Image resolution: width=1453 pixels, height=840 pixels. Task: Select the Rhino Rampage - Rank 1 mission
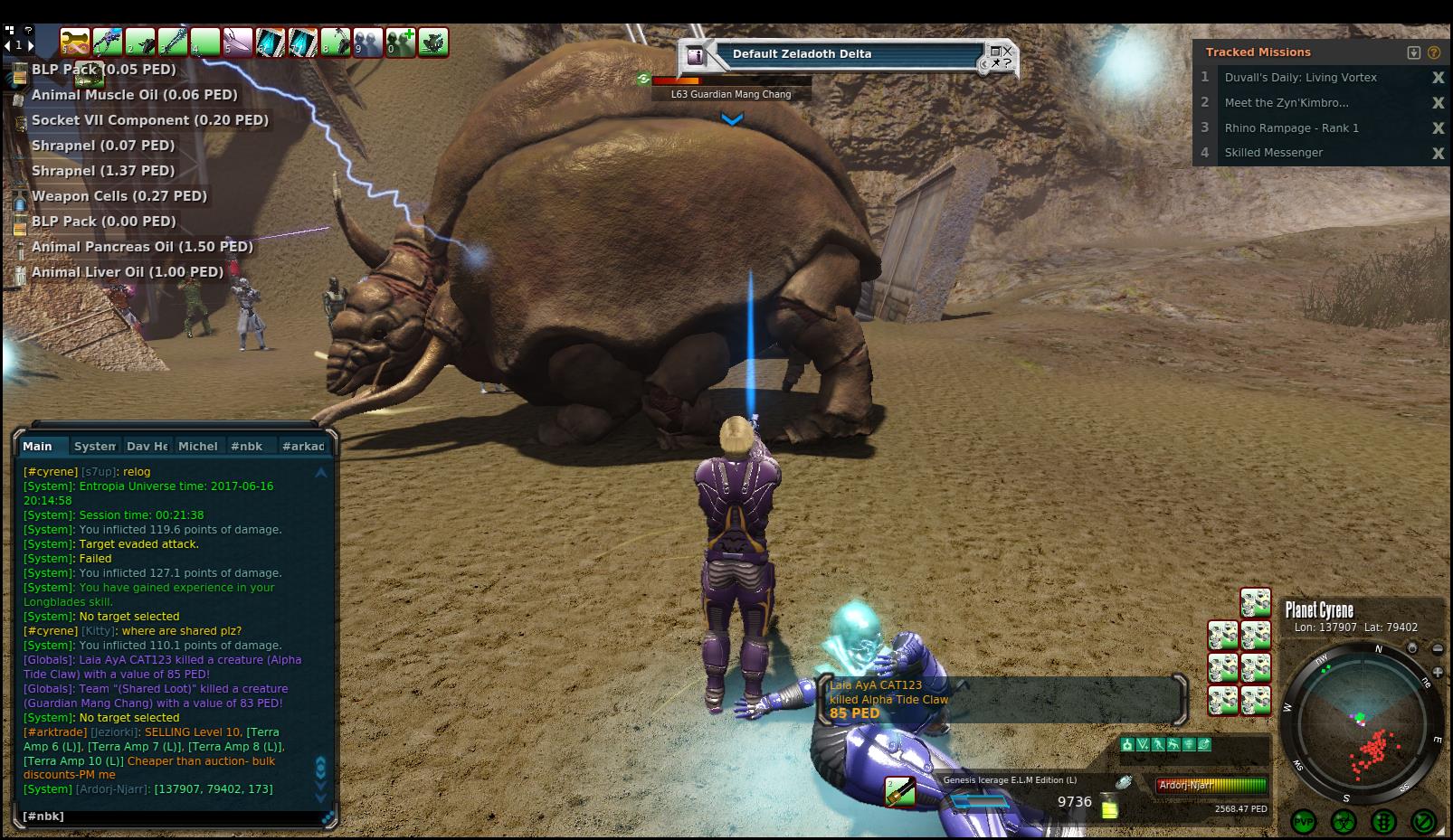click(1291, 128)
